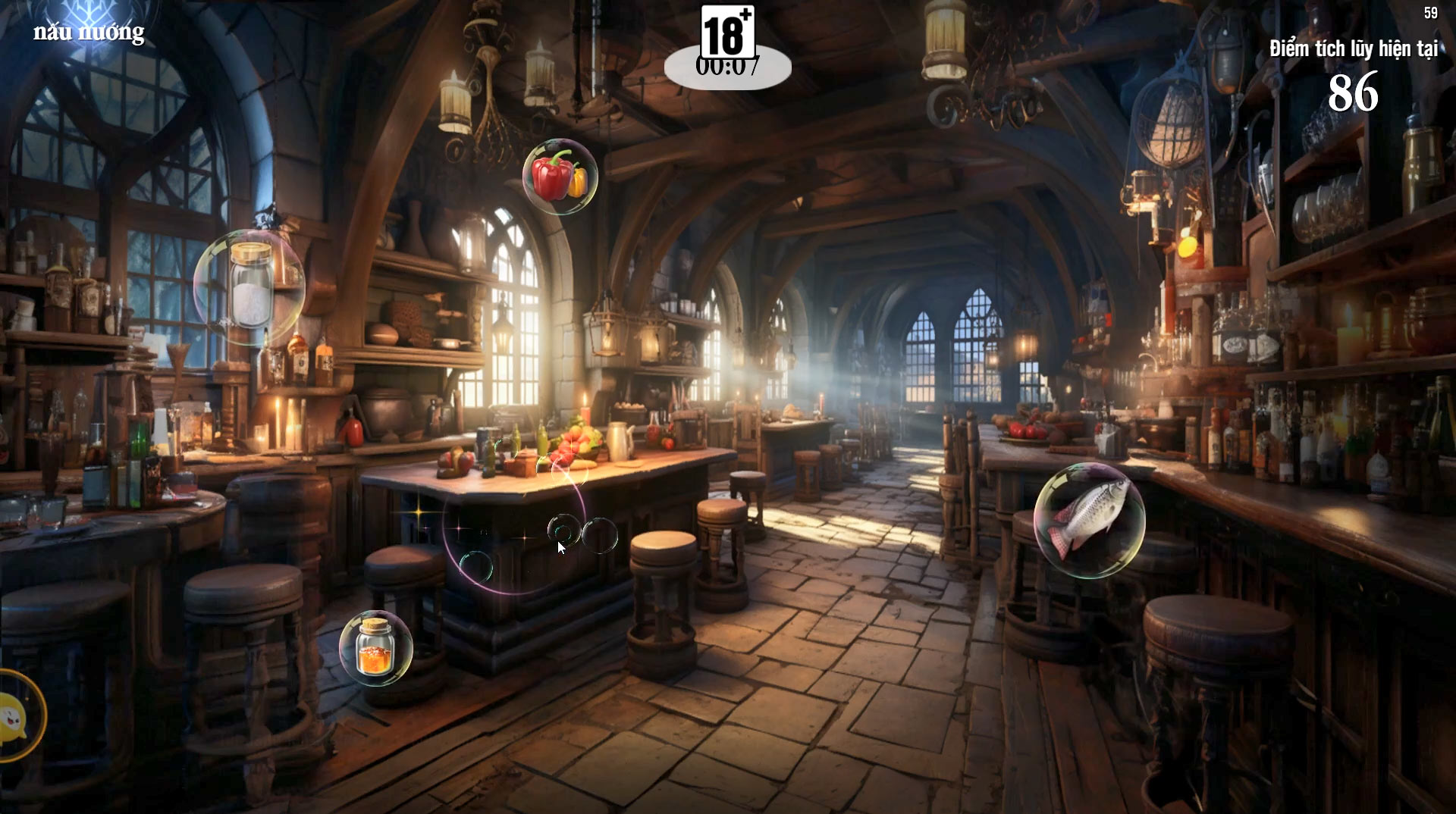Click the yellow round mascot icon

[x=17, y=715]
